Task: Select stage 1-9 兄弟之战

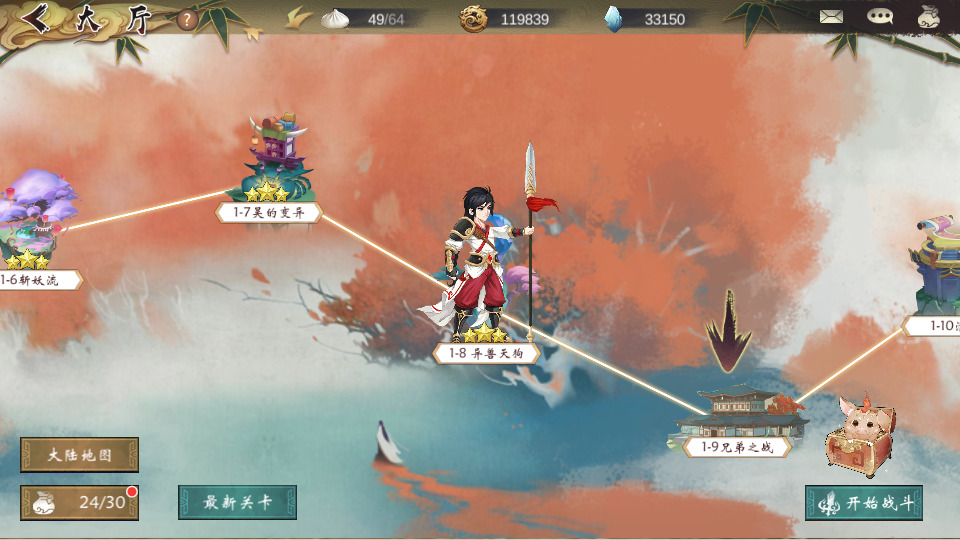Action: (x=737, y=446)
